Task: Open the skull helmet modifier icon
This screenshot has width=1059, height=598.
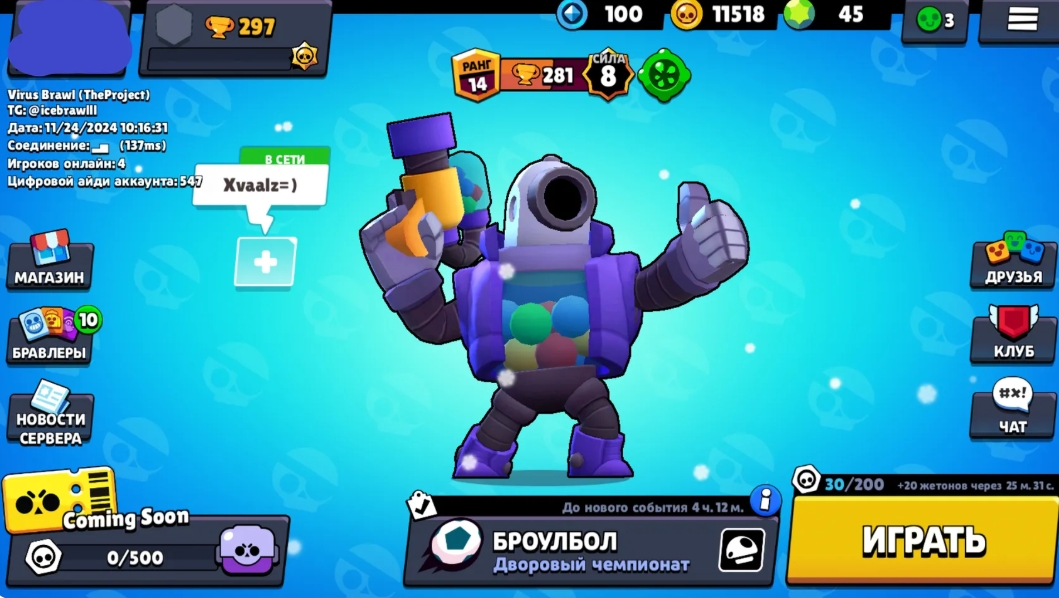Action: tap(741, 549)
